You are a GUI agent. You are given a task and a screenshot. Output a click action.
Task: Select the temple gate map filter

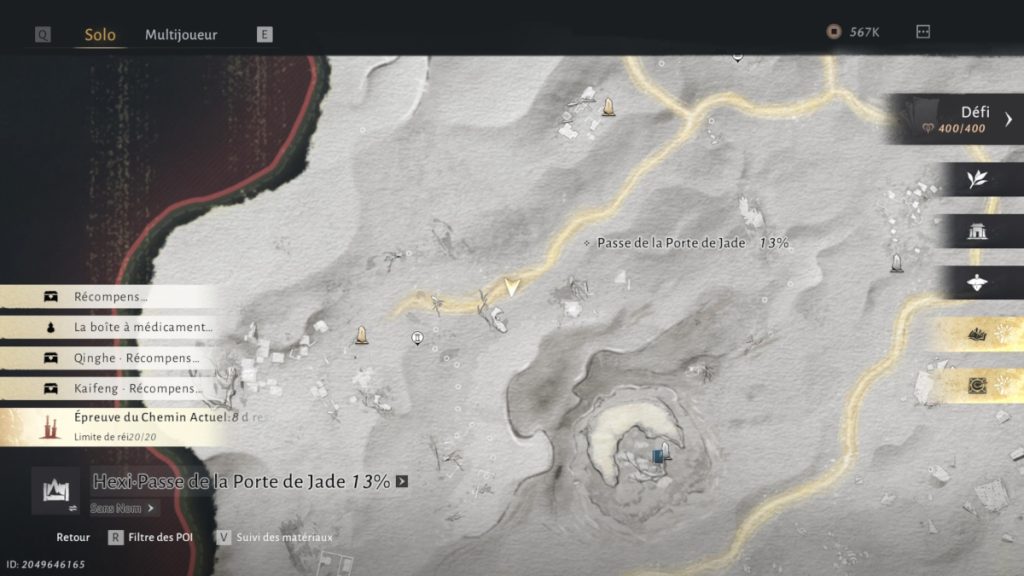point(977,232)
